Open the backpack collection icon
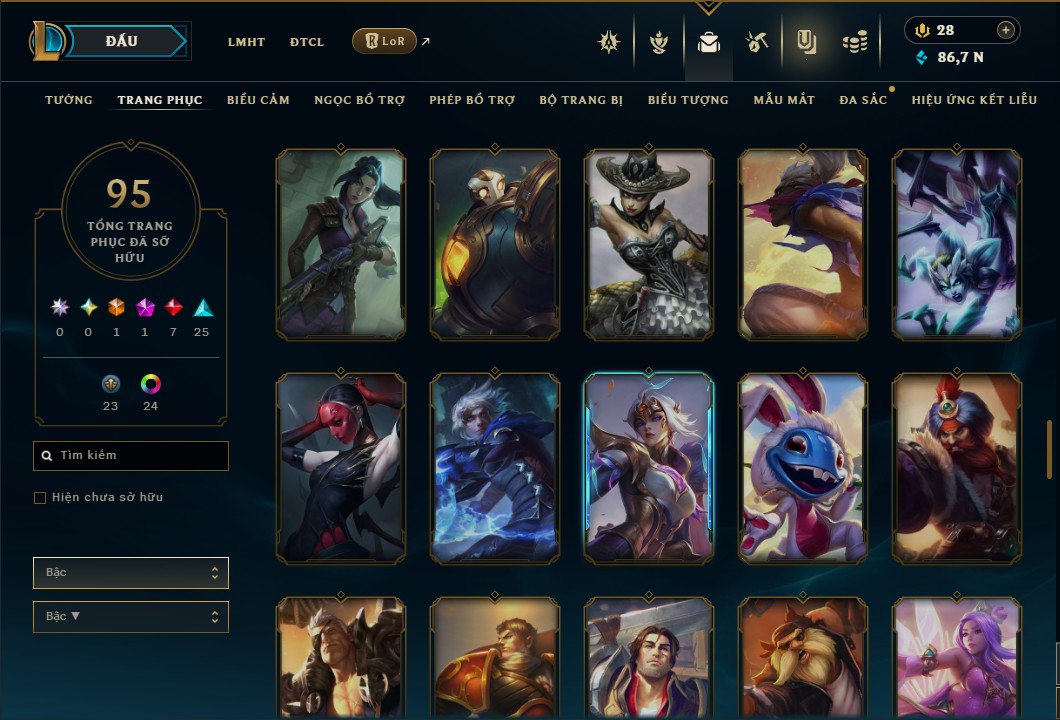 [x=709, y=43]
